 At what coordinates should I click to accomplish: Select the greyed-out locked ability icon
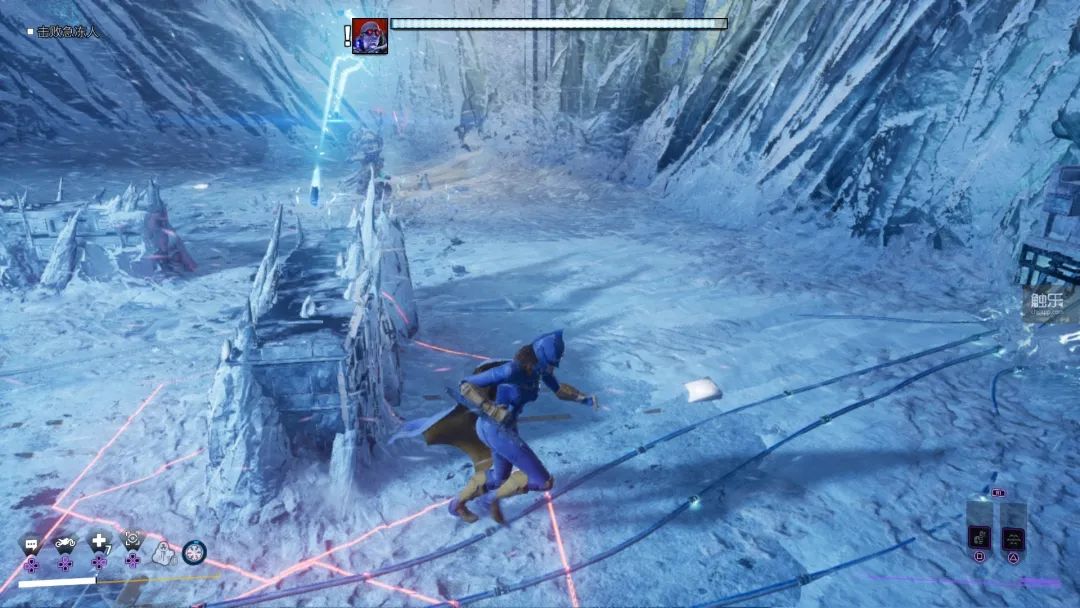click(x=163, y=551)
